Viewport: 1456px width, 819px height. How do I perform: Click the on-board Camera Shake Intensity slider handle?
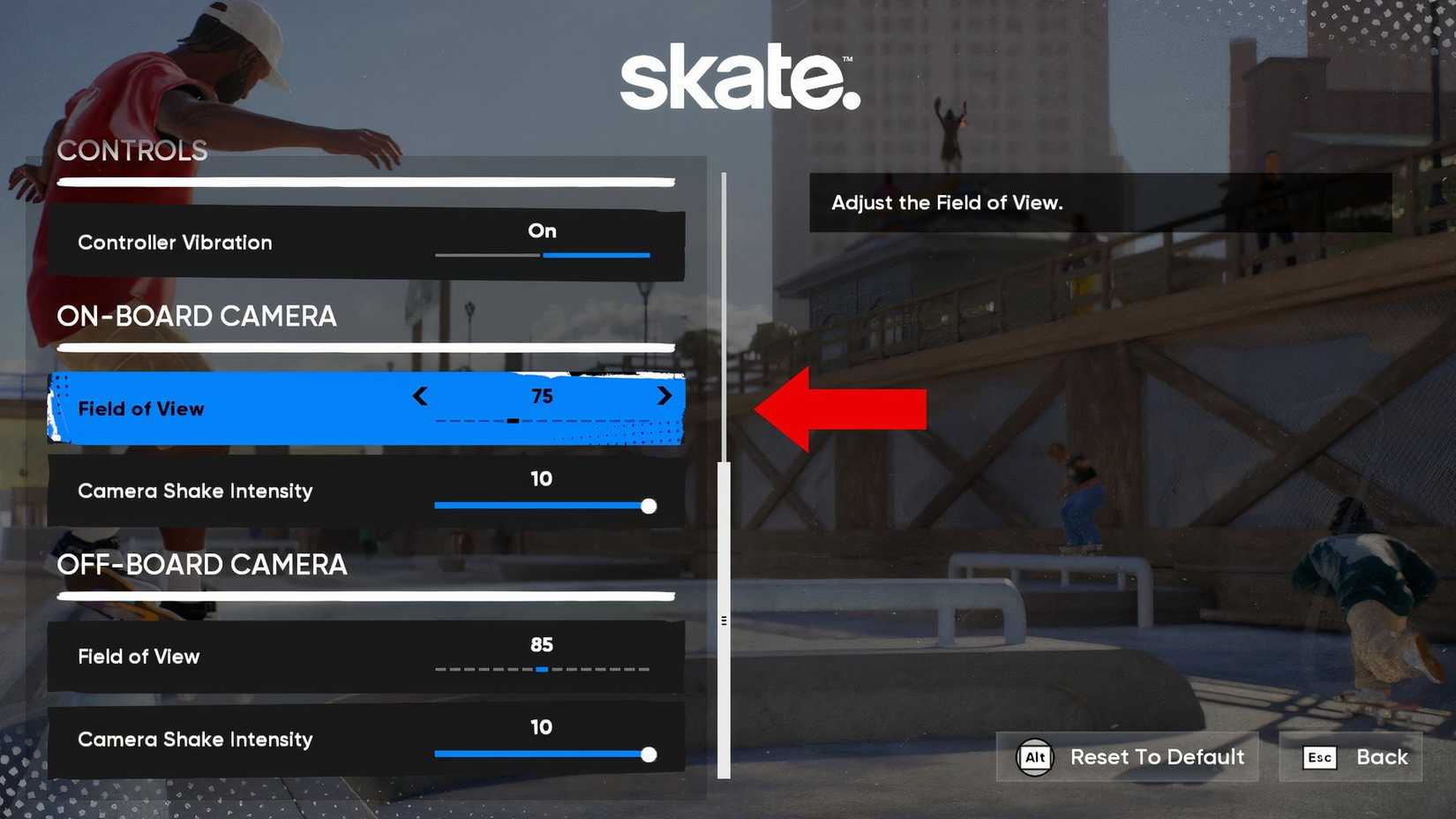pyautogui.click(x=649, y=506)
